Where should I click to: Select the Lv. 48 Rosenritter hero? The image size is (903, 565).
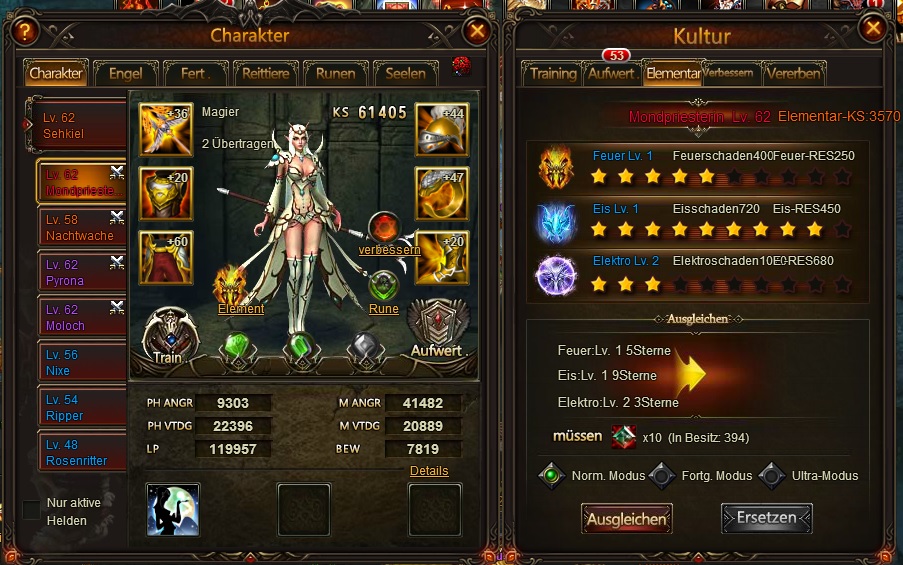pos(82,453)
